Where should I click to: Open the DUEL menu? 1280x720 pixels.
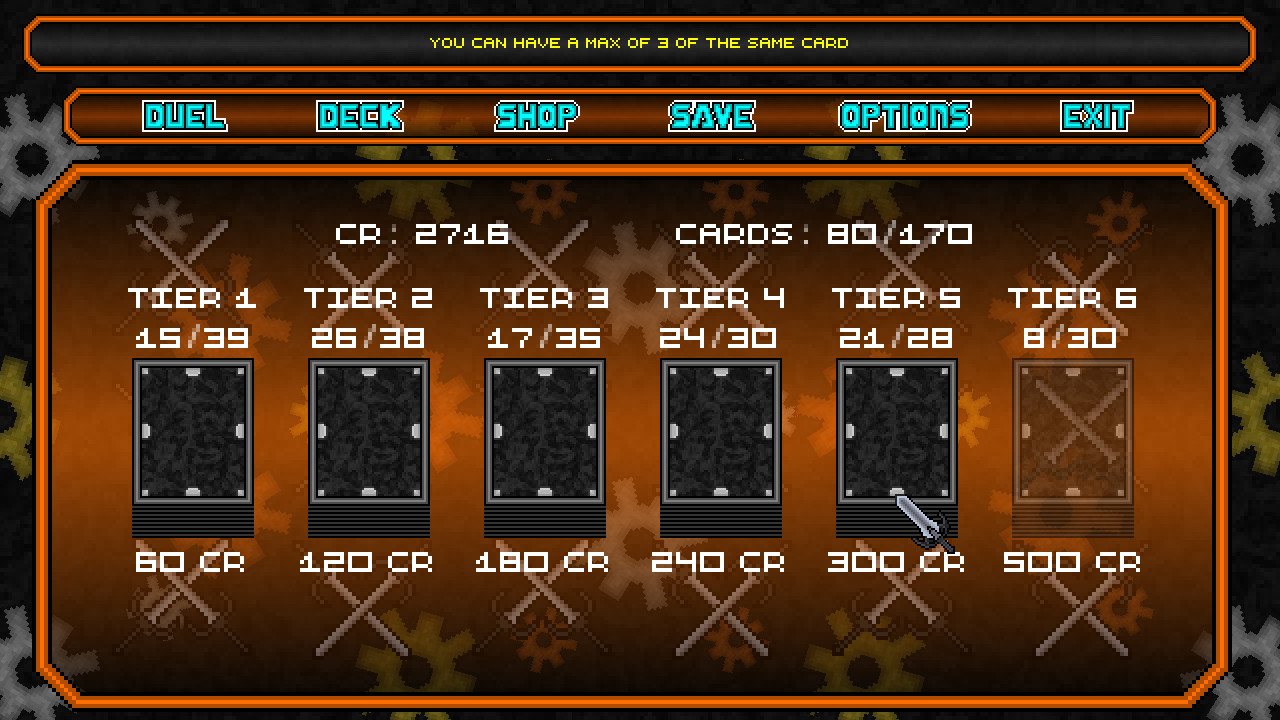point(185,116)
